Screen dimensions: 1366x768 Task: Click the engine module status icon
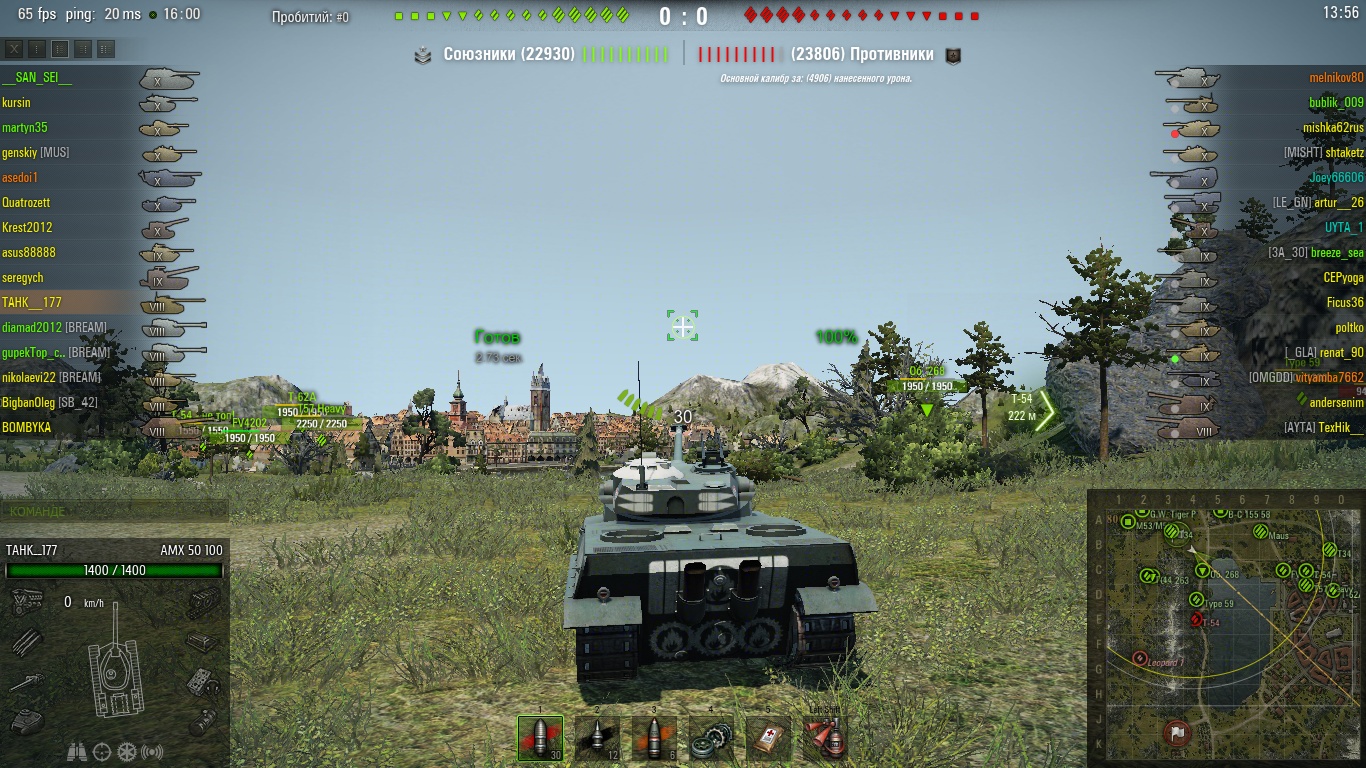coord(25,602)
